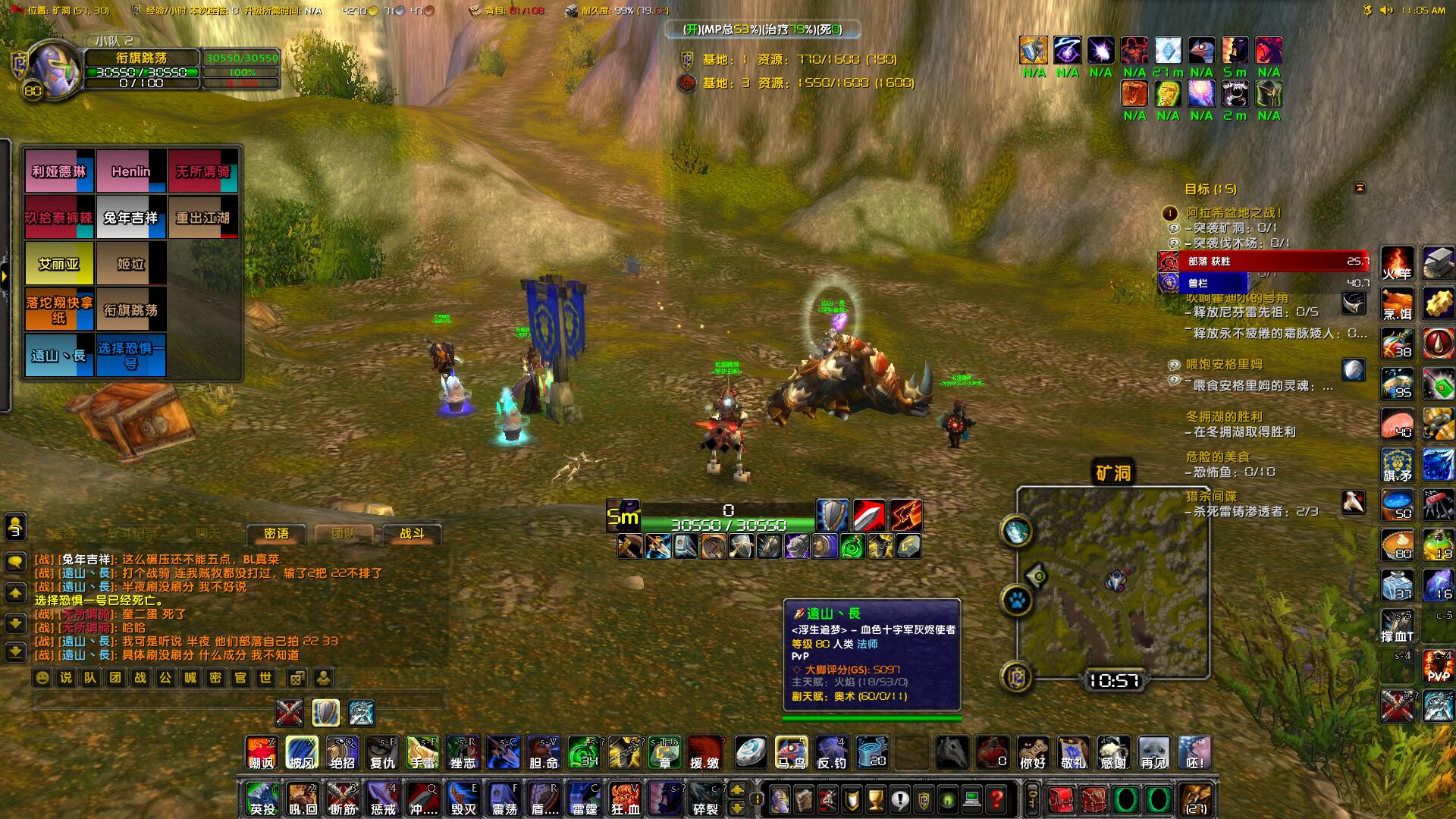This screenshot has height=819, width=1456.
Task: Select raid member 兔年吉祥 in raid frames
Action: coord(130,218)
